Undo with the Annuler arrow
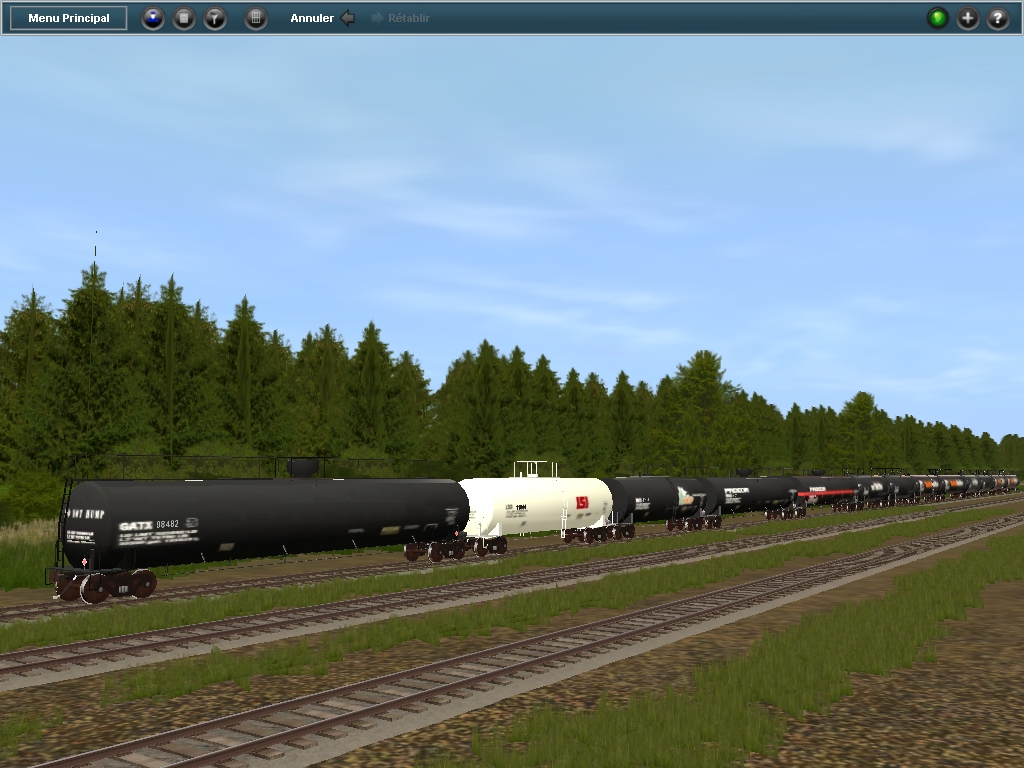This screenshot has height=768, width=1024. click(347, 18)
